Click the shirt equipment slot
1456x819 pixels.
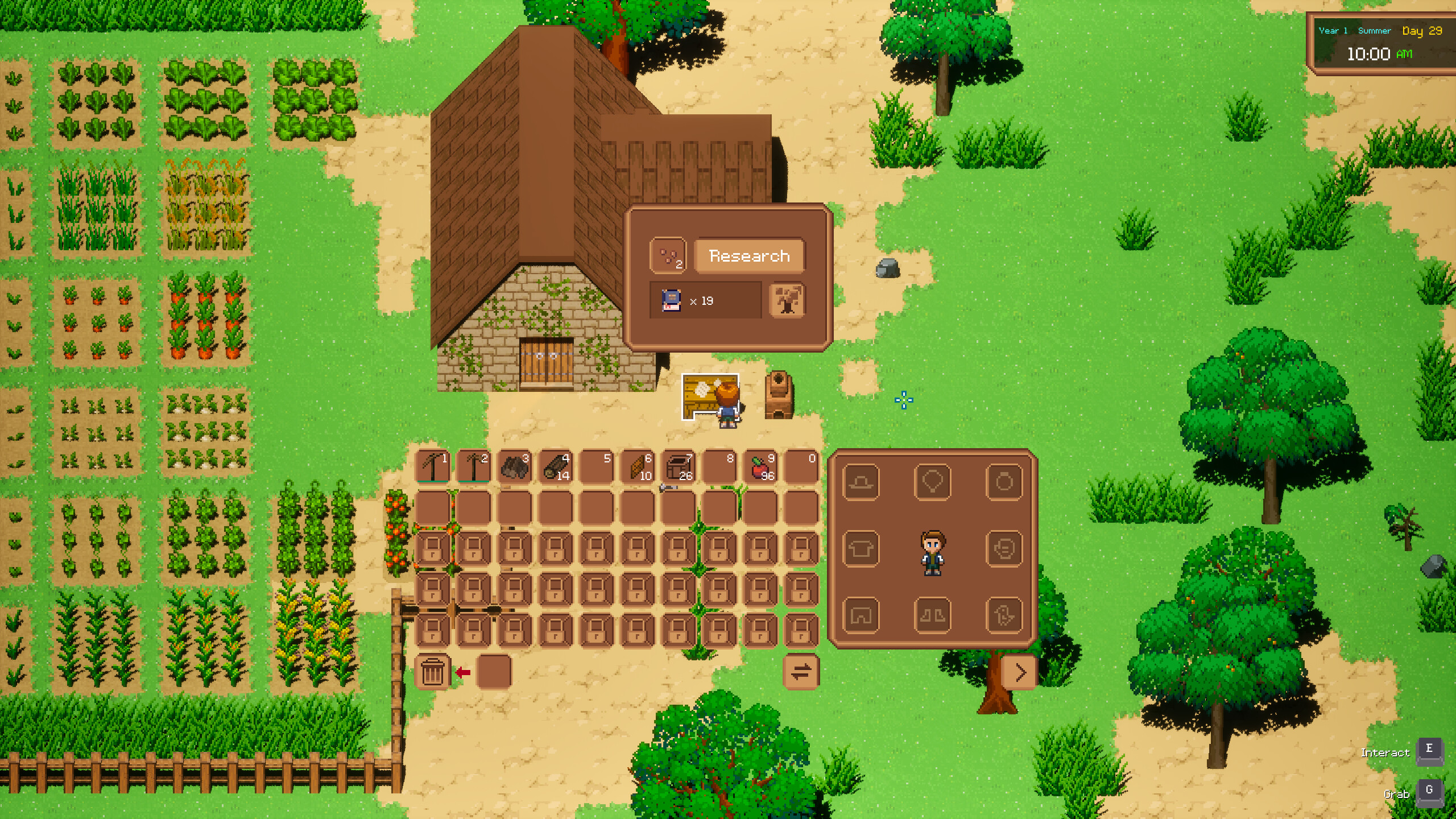[x=862, y=549]
